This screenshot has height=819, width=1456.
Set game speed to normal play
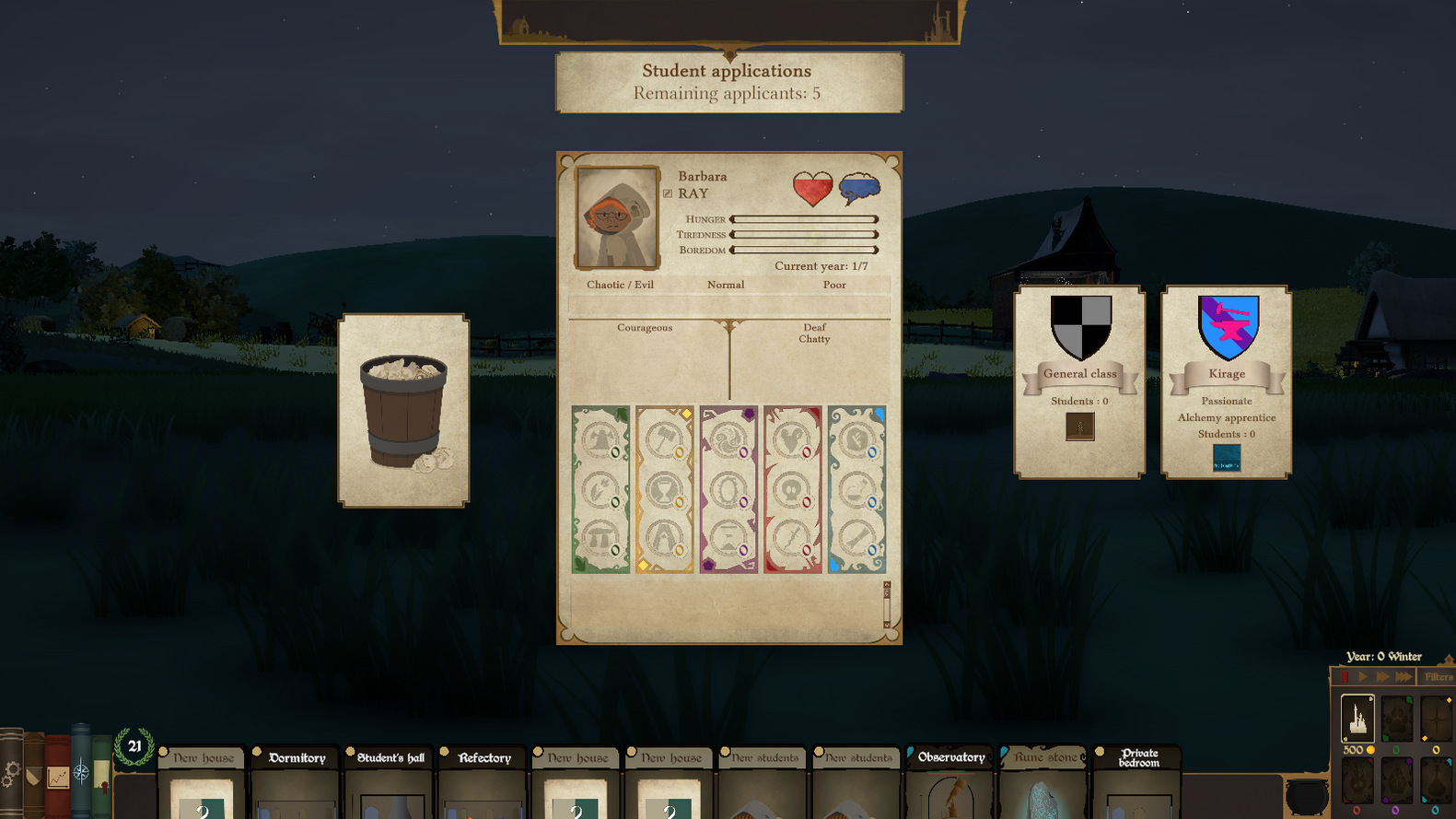1363,677
